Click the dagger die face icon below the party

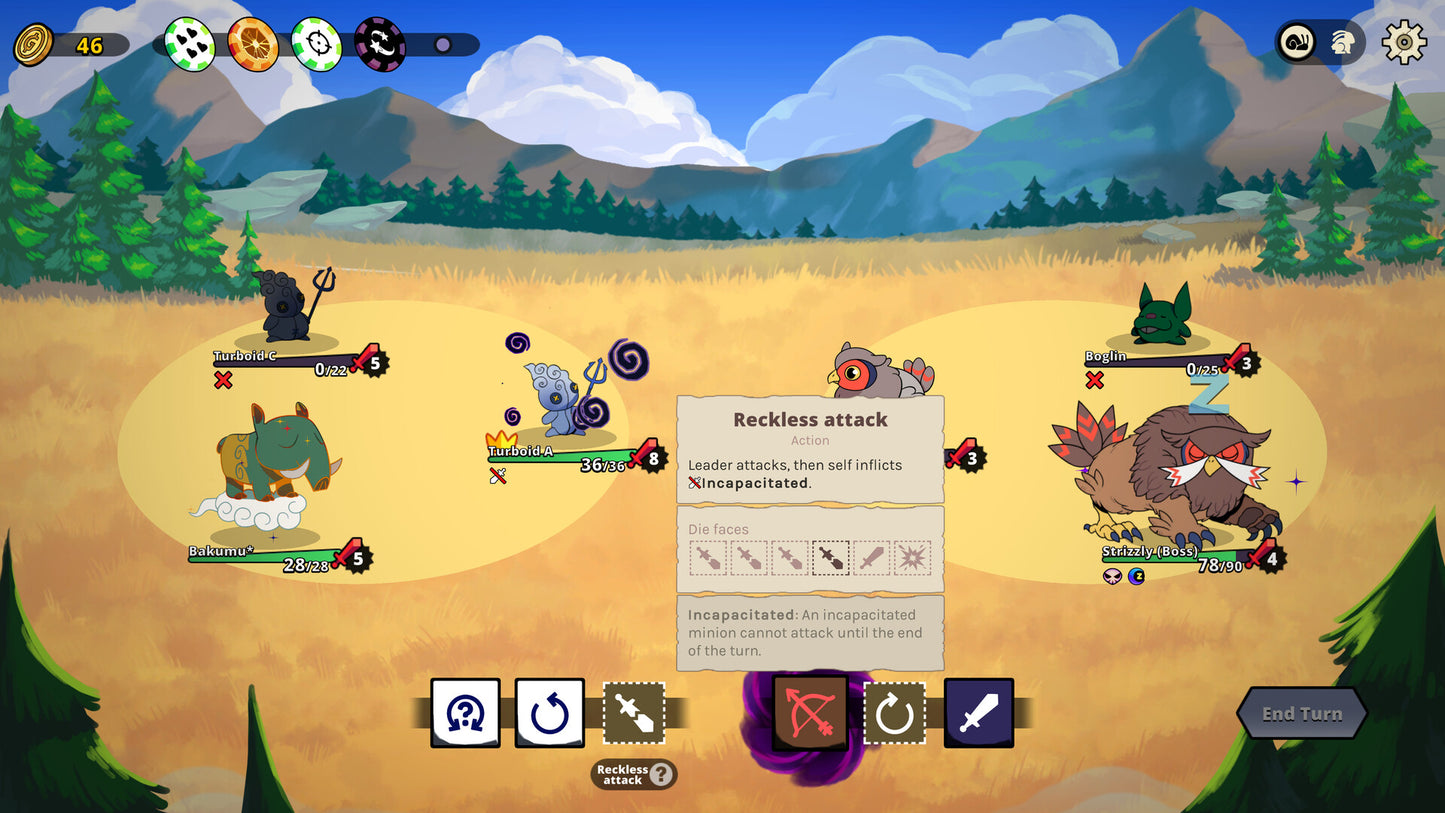633,713
